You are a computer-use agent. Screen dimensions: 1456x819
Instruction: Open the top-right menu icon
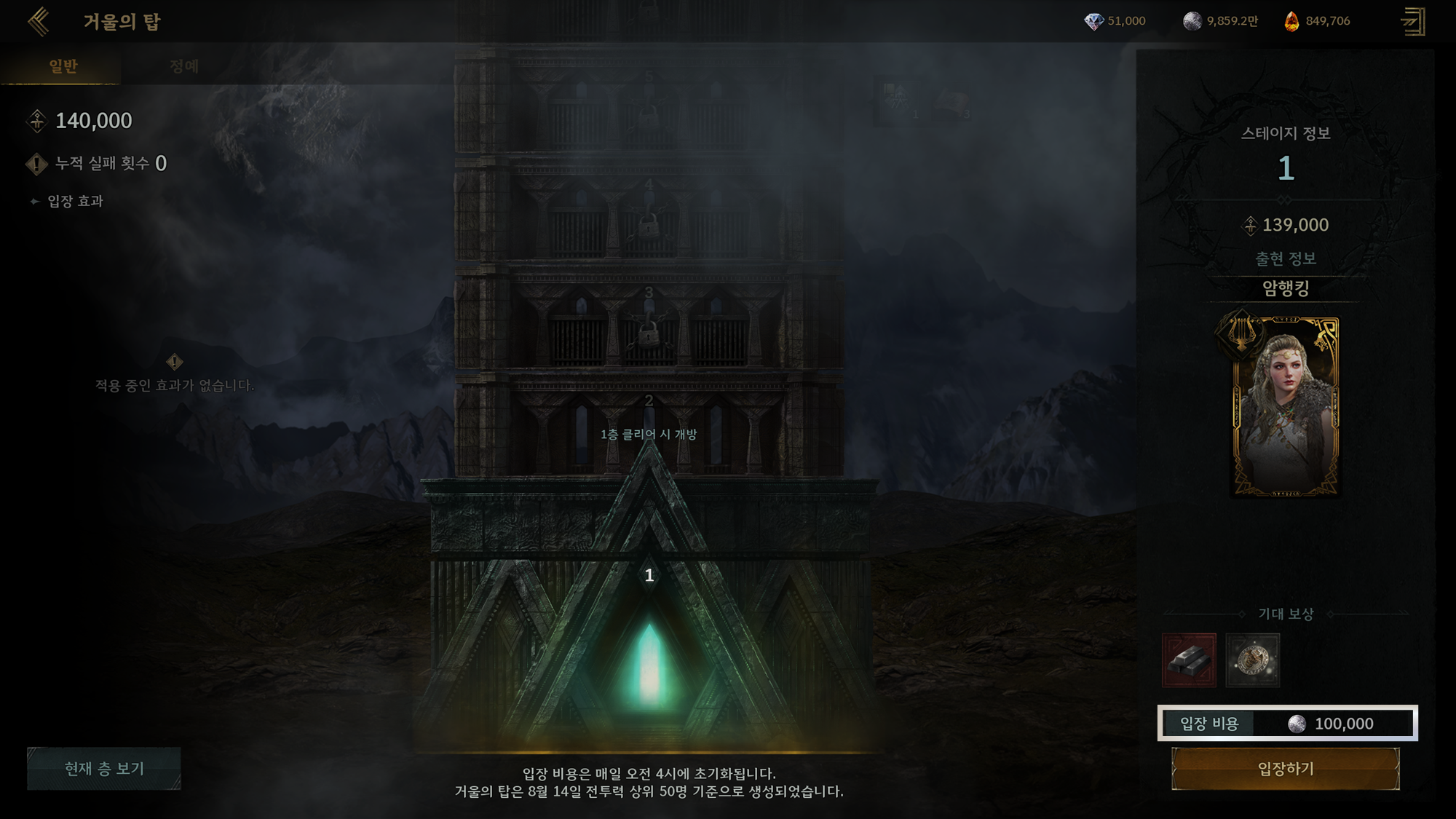1412,21
